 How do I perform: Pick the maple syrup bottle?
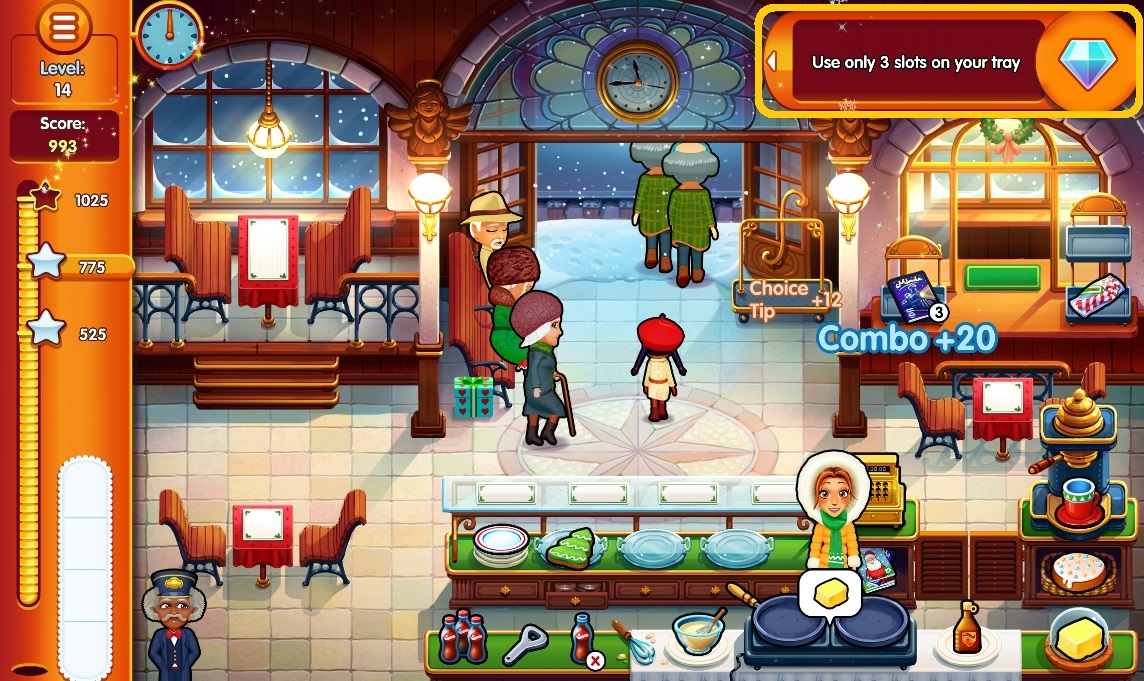coord(966,629)
